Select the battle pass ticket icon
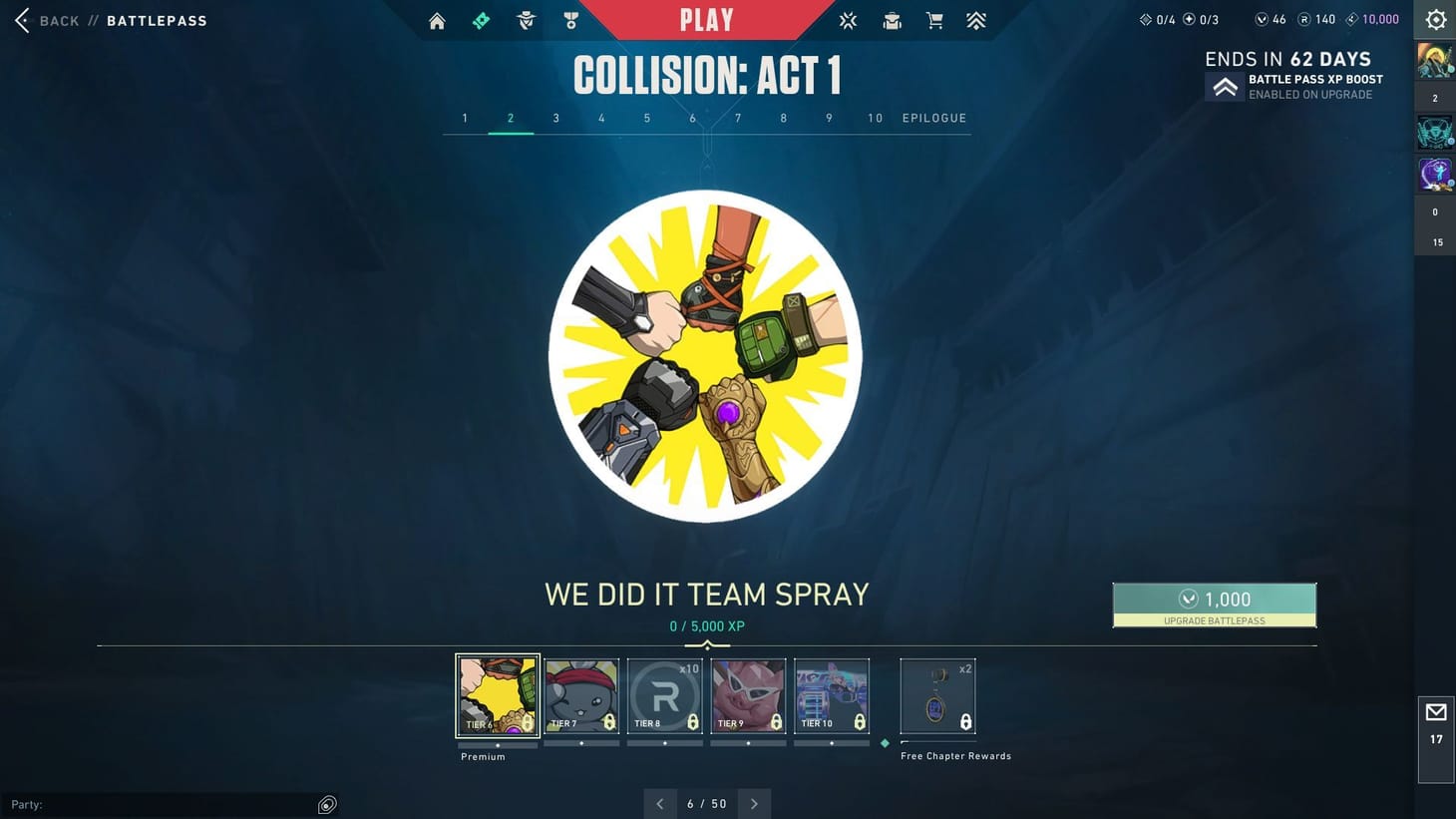Screen dimensions: 1456x819 (x=481, y=20)
